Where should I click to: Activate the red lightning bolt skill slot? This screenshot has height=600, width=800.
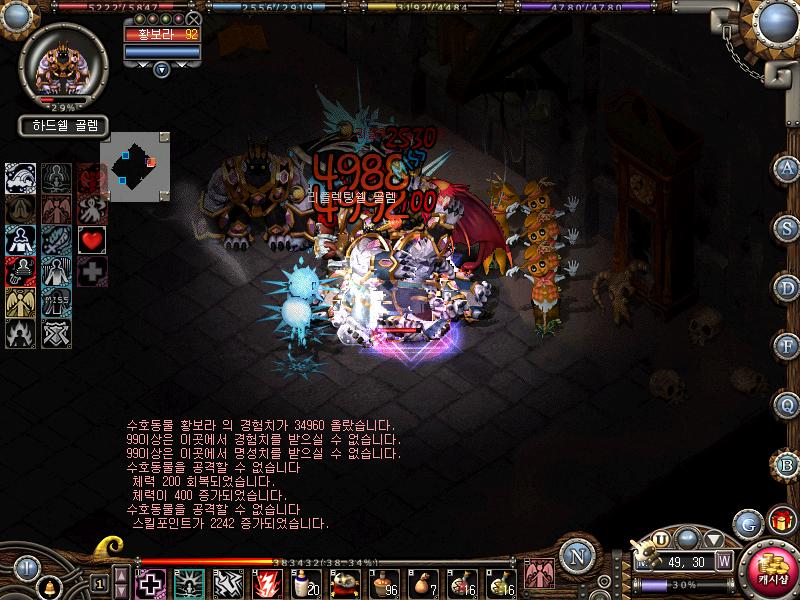click(x=267, y=582)
